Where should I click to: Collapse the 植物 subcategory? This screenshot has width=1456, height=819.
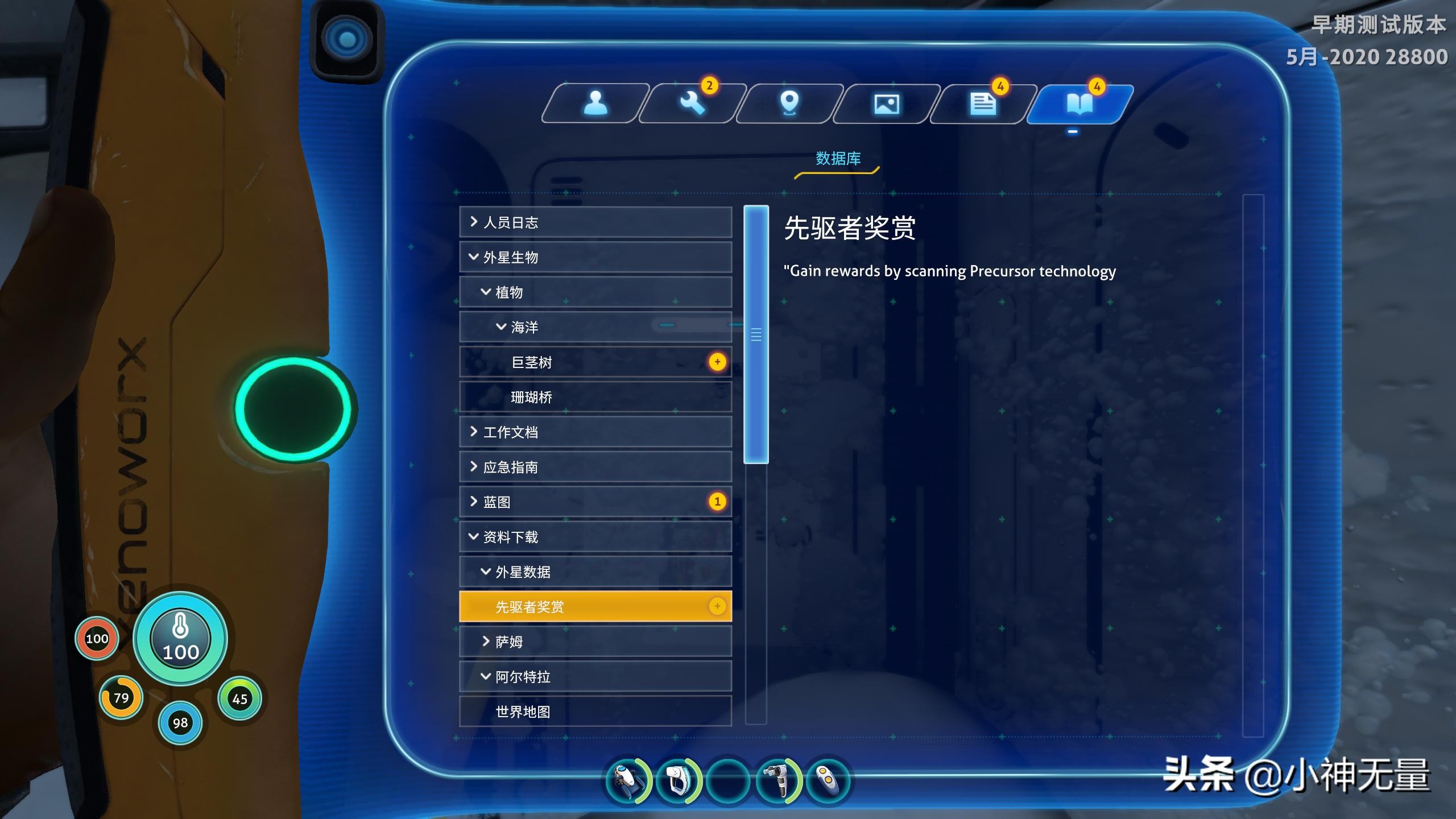coord(595,292)
